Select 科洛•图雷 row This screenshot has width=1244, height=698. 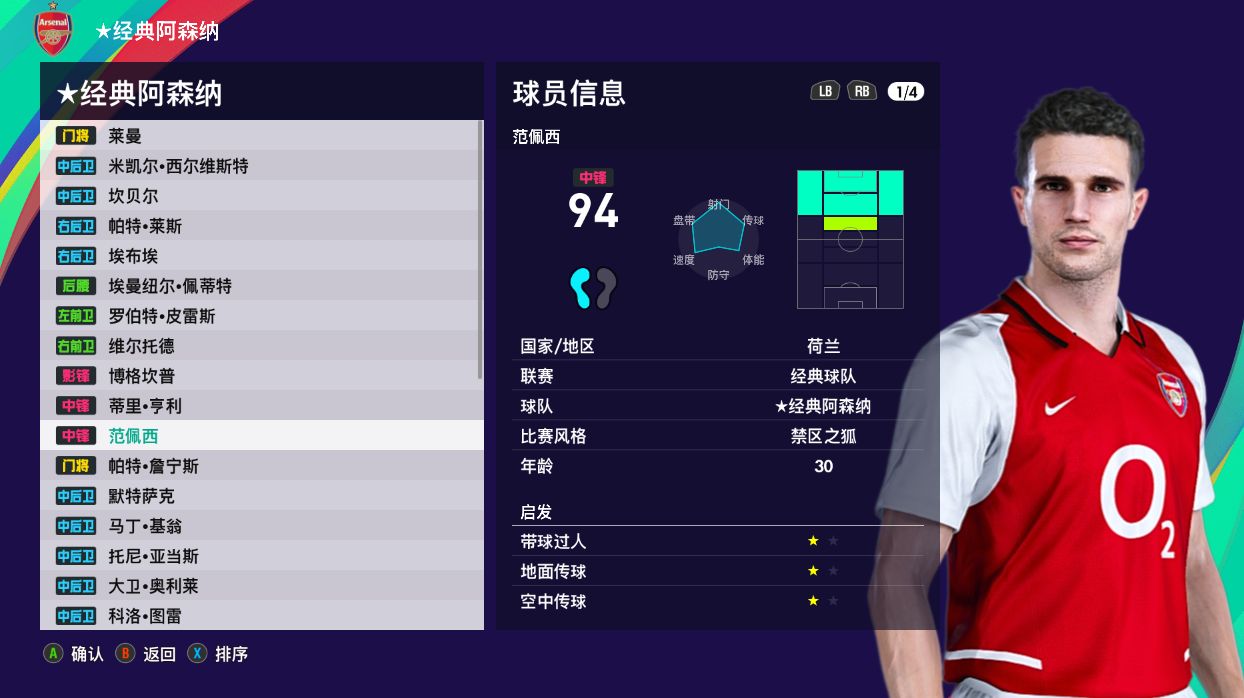[260, 616]
